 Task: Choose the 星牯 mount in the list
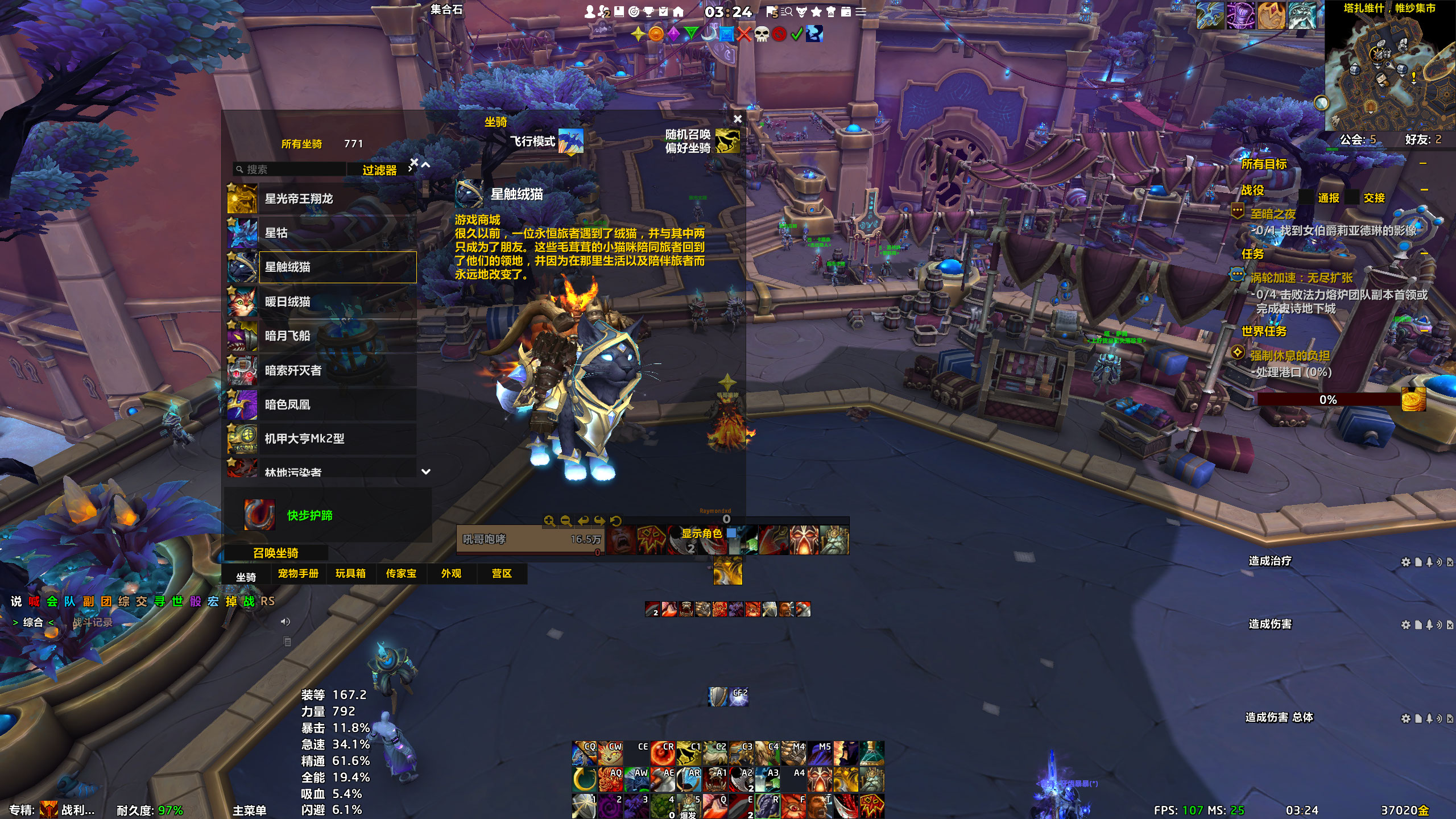322,233
